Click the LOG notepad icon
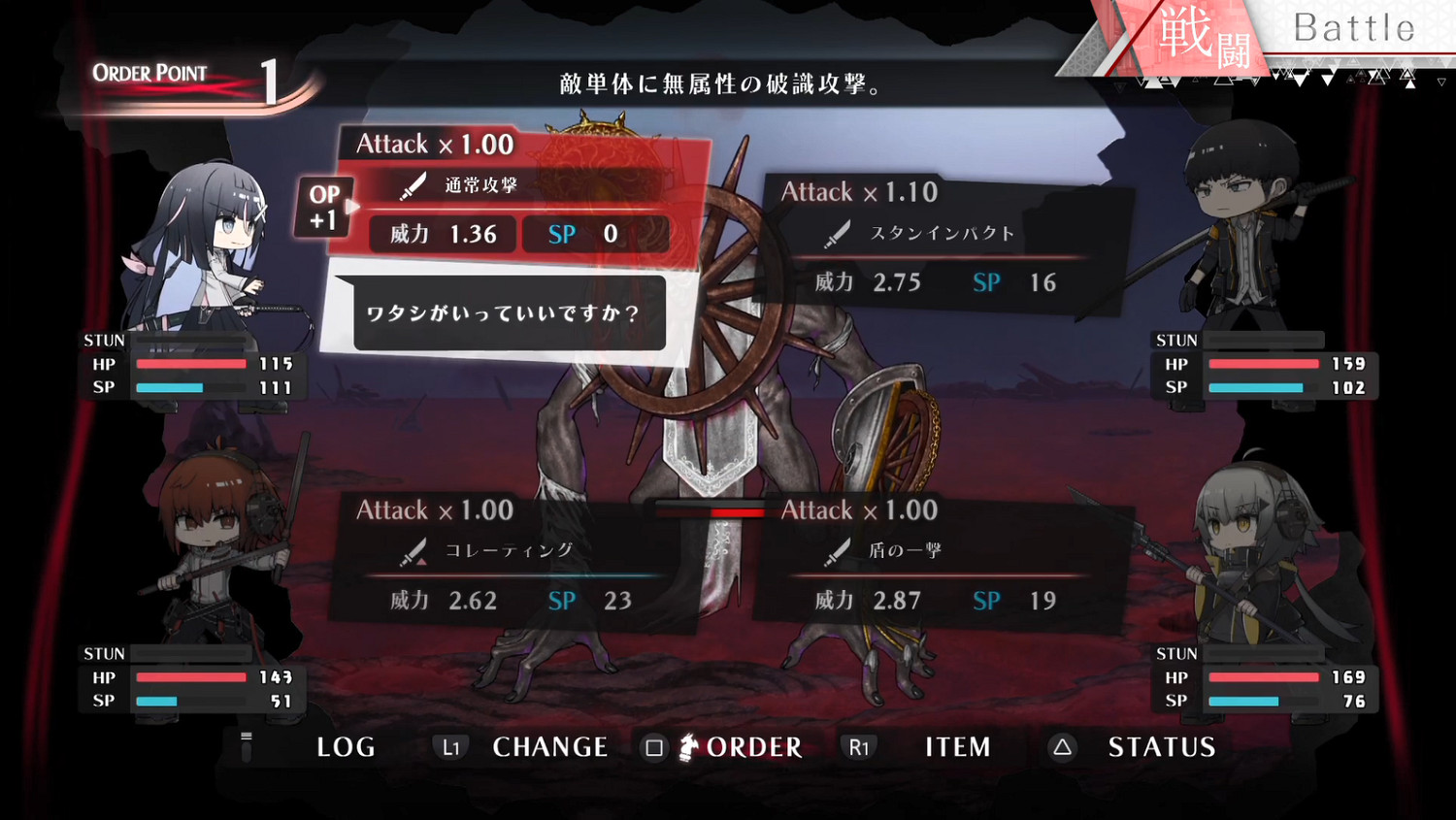Viewport: 1456px width, 820px height. pyautogui.click(x=247, y=747)
